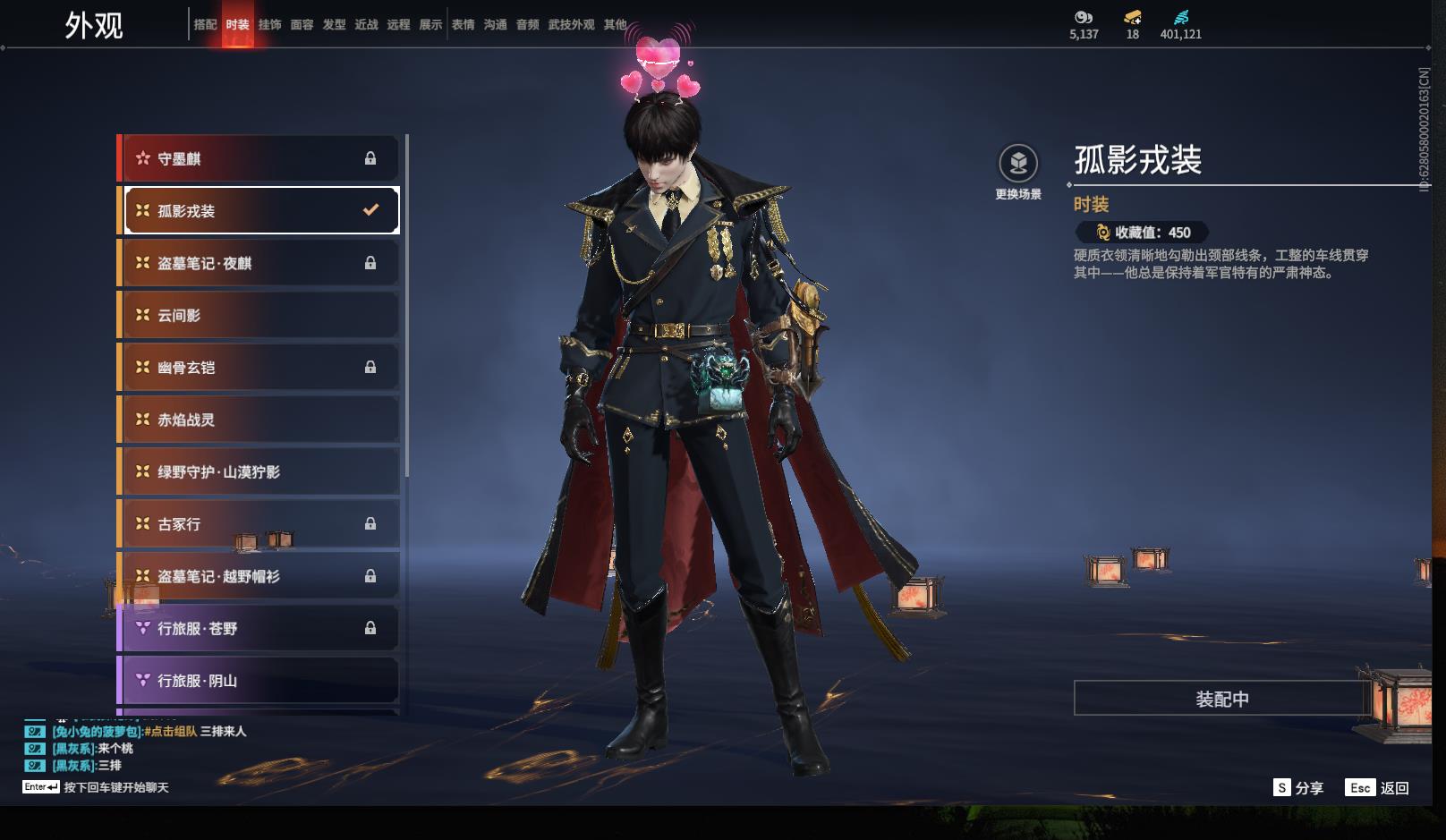Choose the 守墨麒 outfit entry
The height and width of the screenshot is (840, 1446).
(259, 158)
